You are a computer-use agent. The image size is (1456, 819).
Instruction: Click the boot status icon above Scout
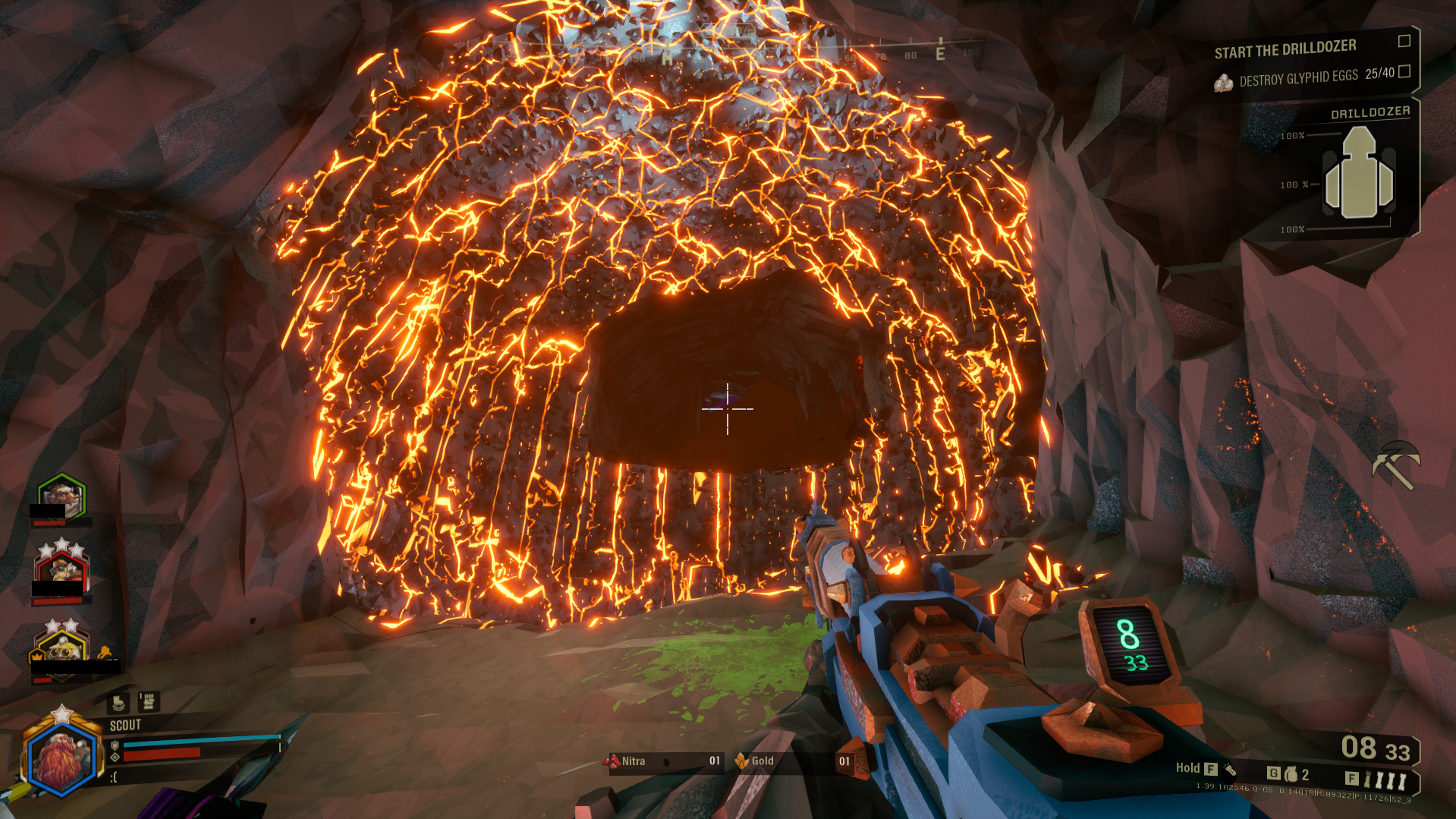(118, 703)
